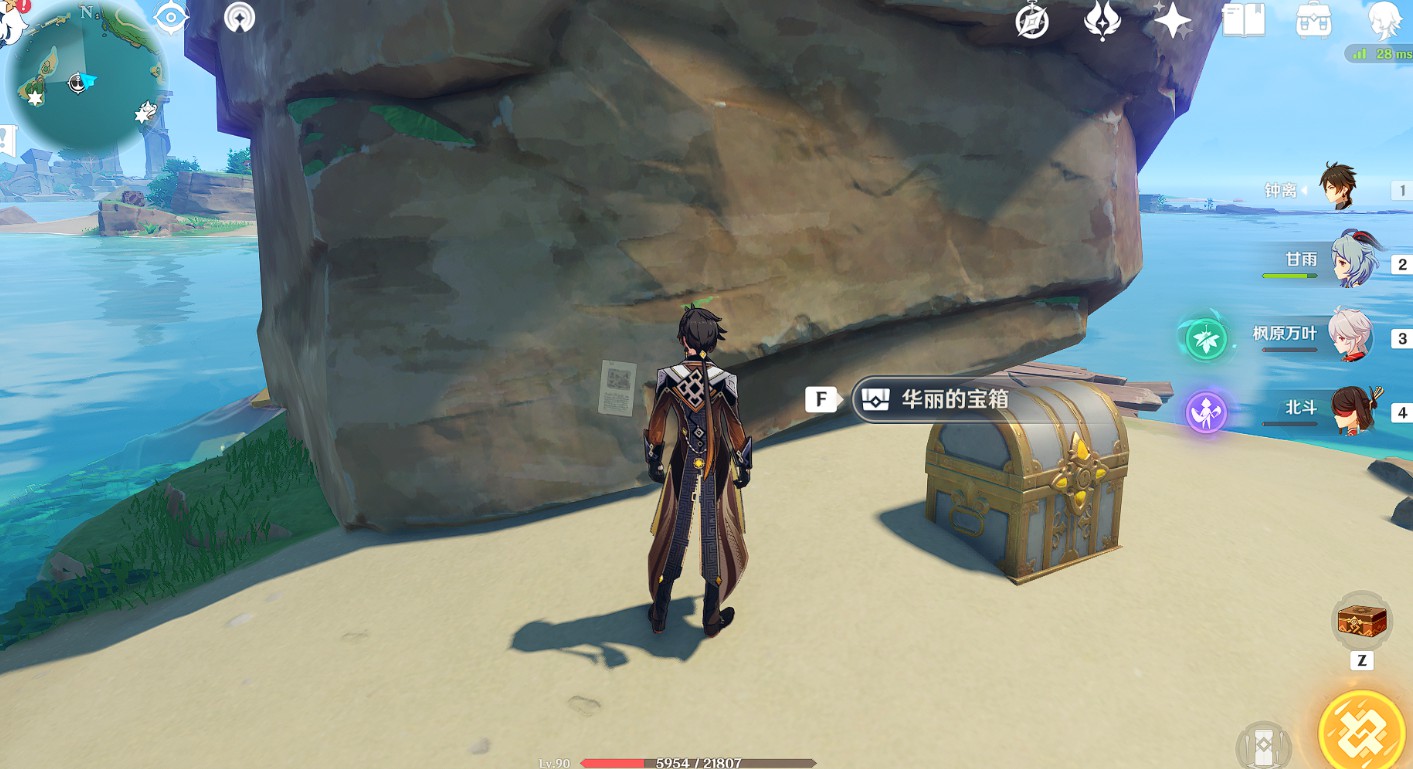The height and width of the screenshot is (769, 1413).
Task: Use the stone stele elemental skill
Action: (1263, 746)
